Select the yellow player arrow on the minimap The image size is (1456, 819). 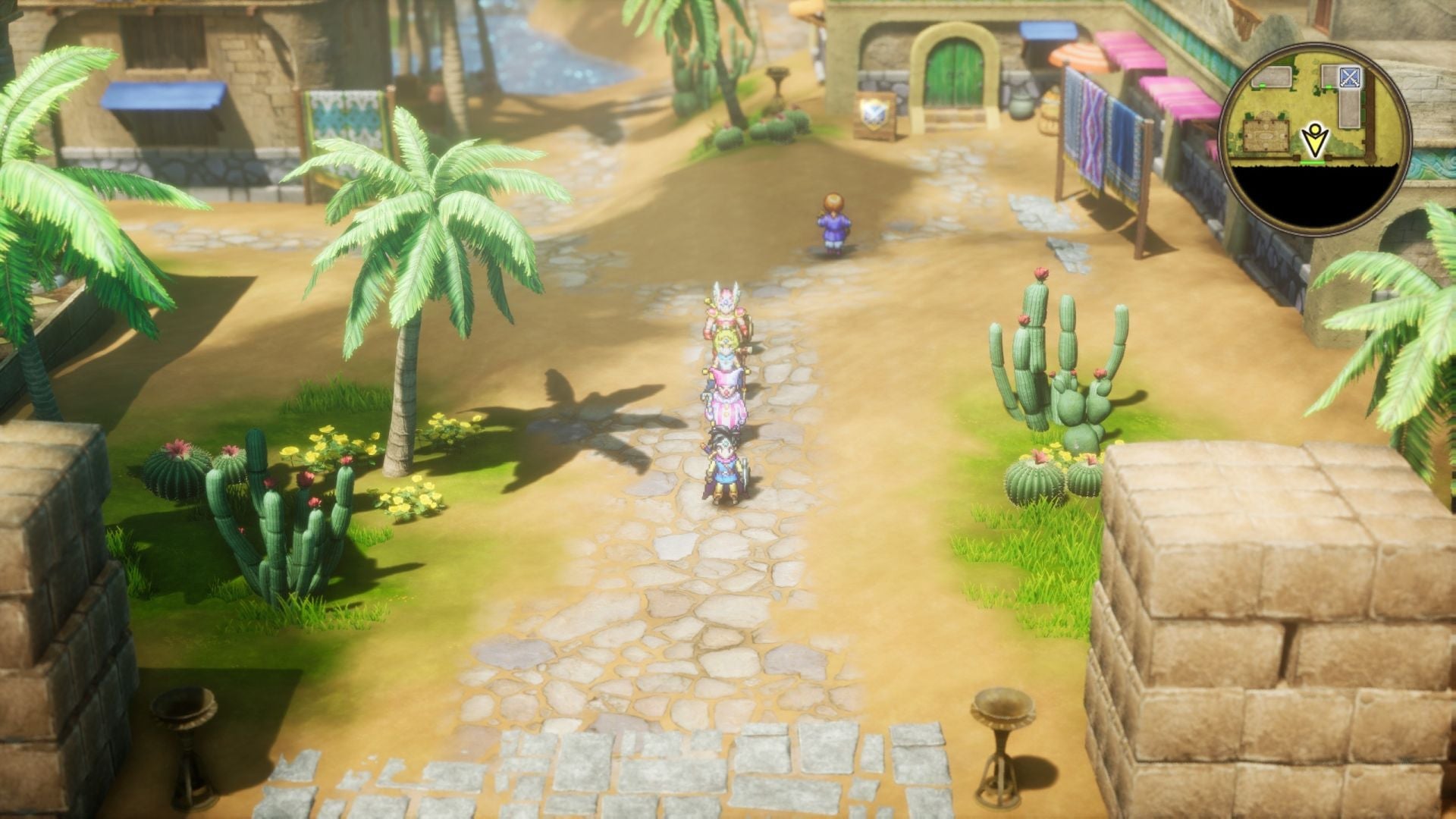[1315, 139]
